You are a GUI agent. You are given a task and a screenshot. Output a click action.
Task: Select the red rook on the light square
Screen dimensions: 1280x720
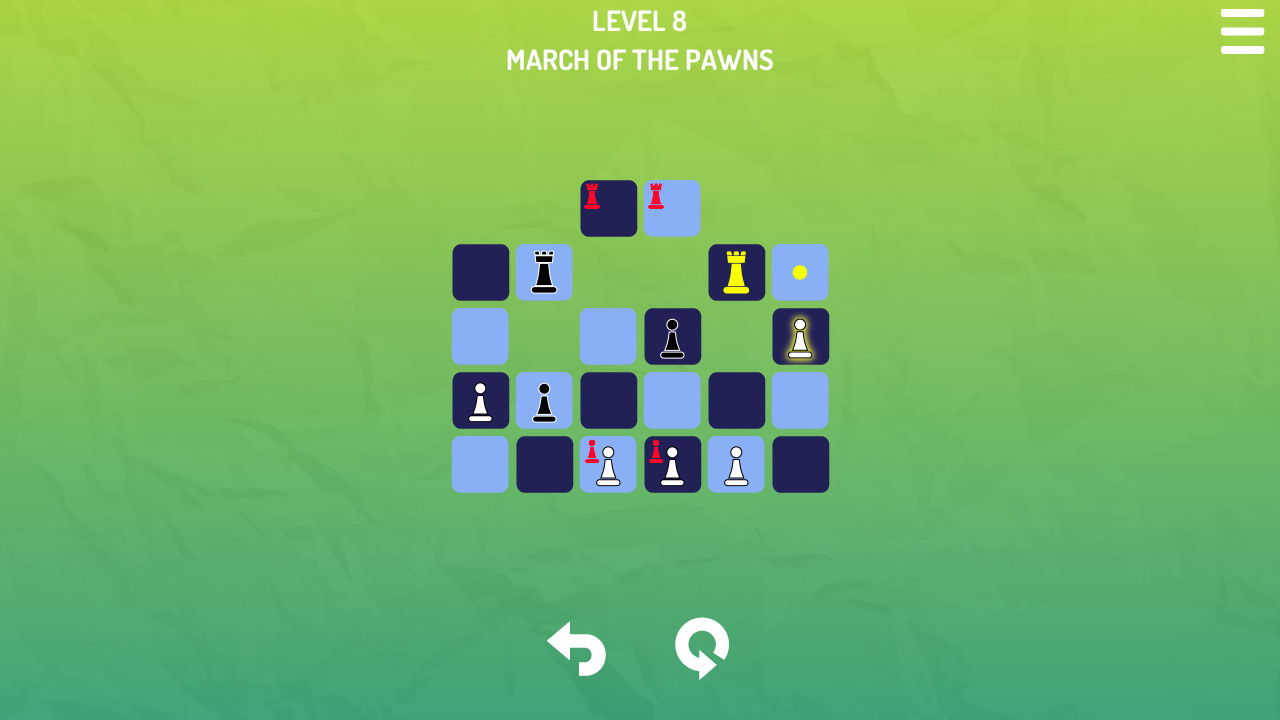pyautogui.click(x=672, y=208)
